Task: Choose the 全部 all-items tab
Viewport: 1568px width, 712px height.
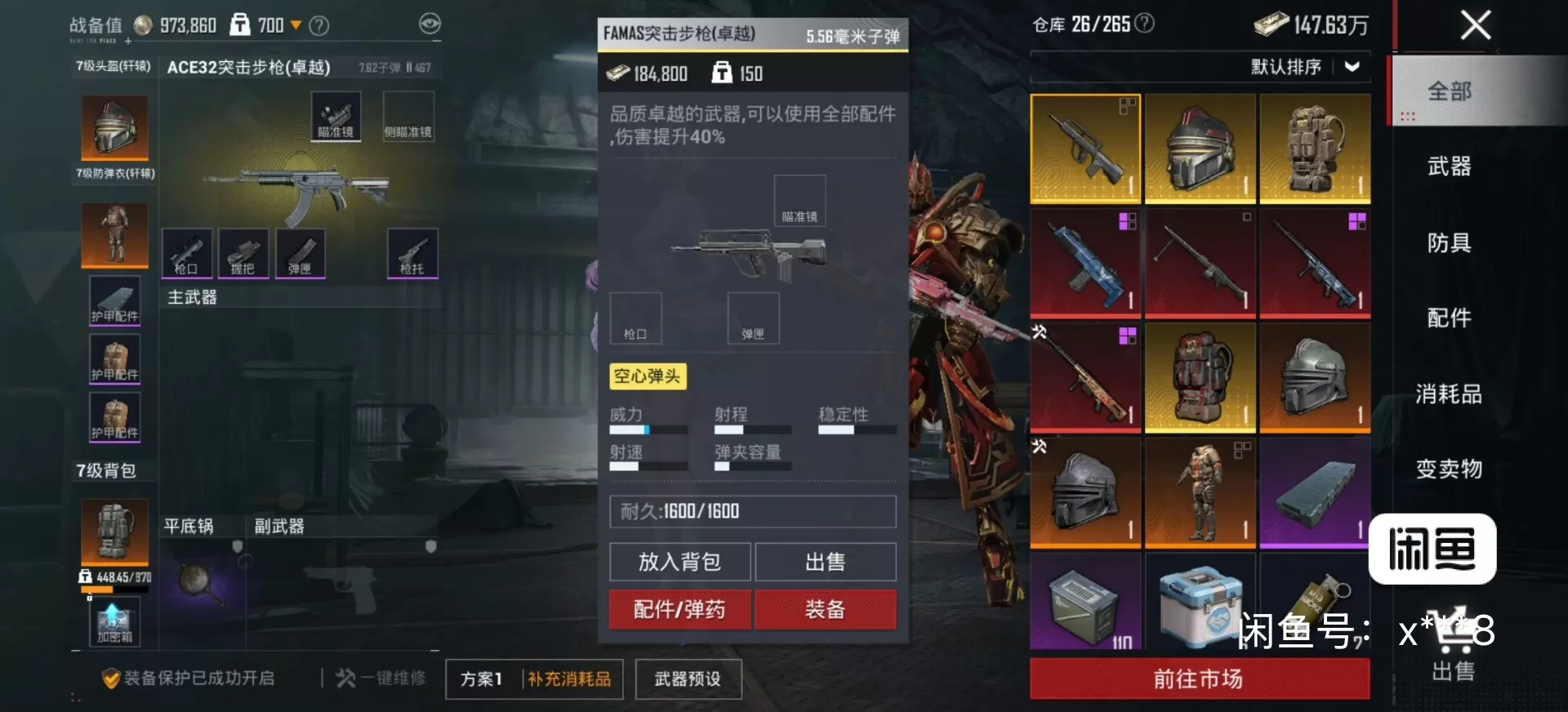Action: click(x=1449, y=91)
